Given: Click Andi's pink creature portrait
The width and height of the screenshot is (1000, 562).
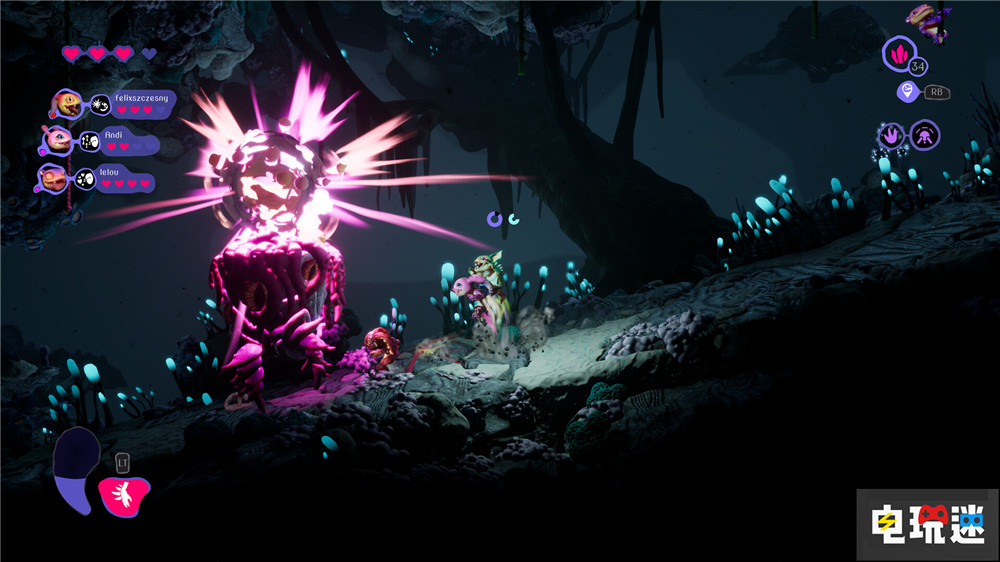Looking at the screenshot, I should (x=57, y=140).
